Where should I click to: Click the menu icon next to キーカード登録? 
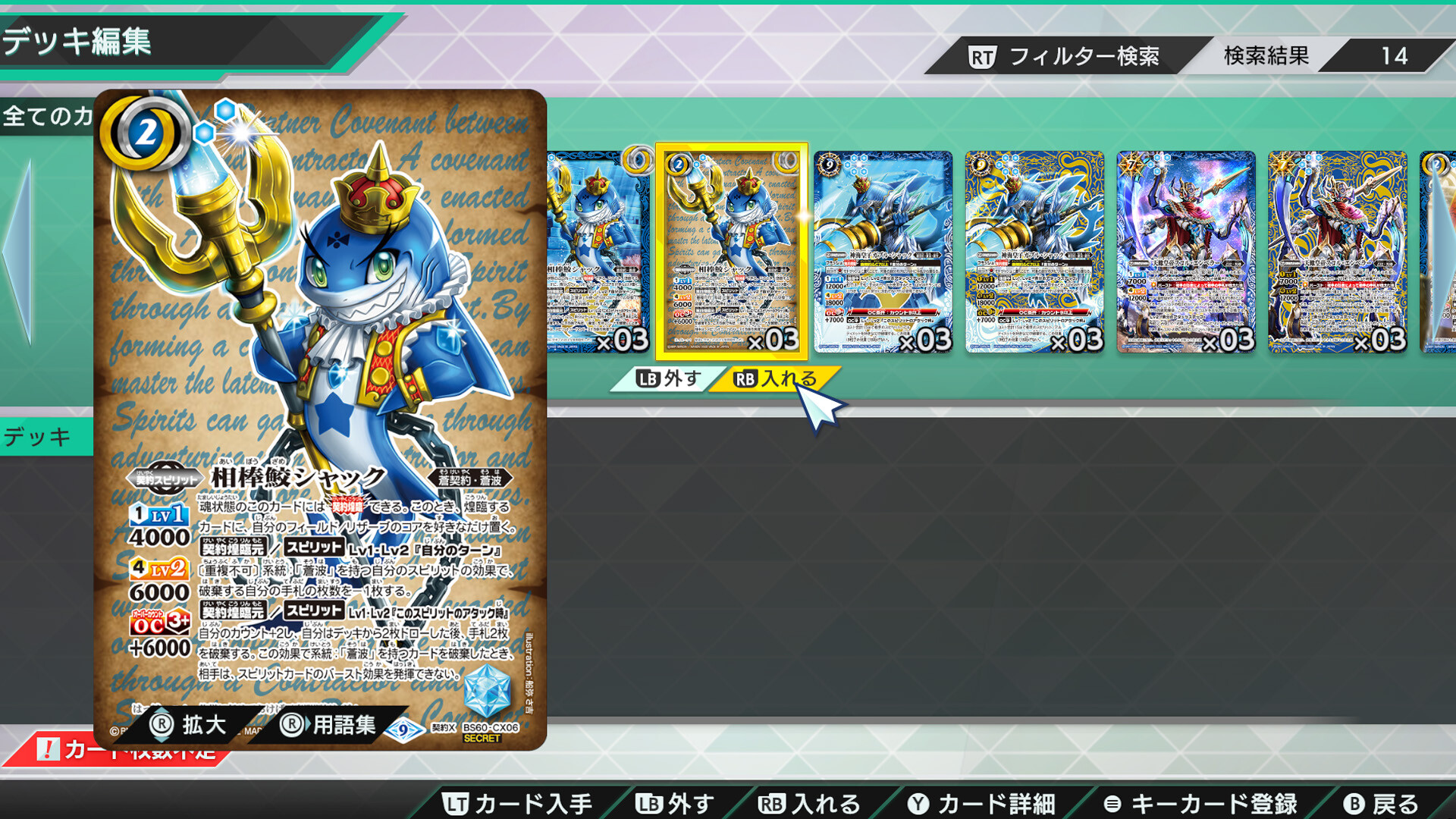(1112, 802)
